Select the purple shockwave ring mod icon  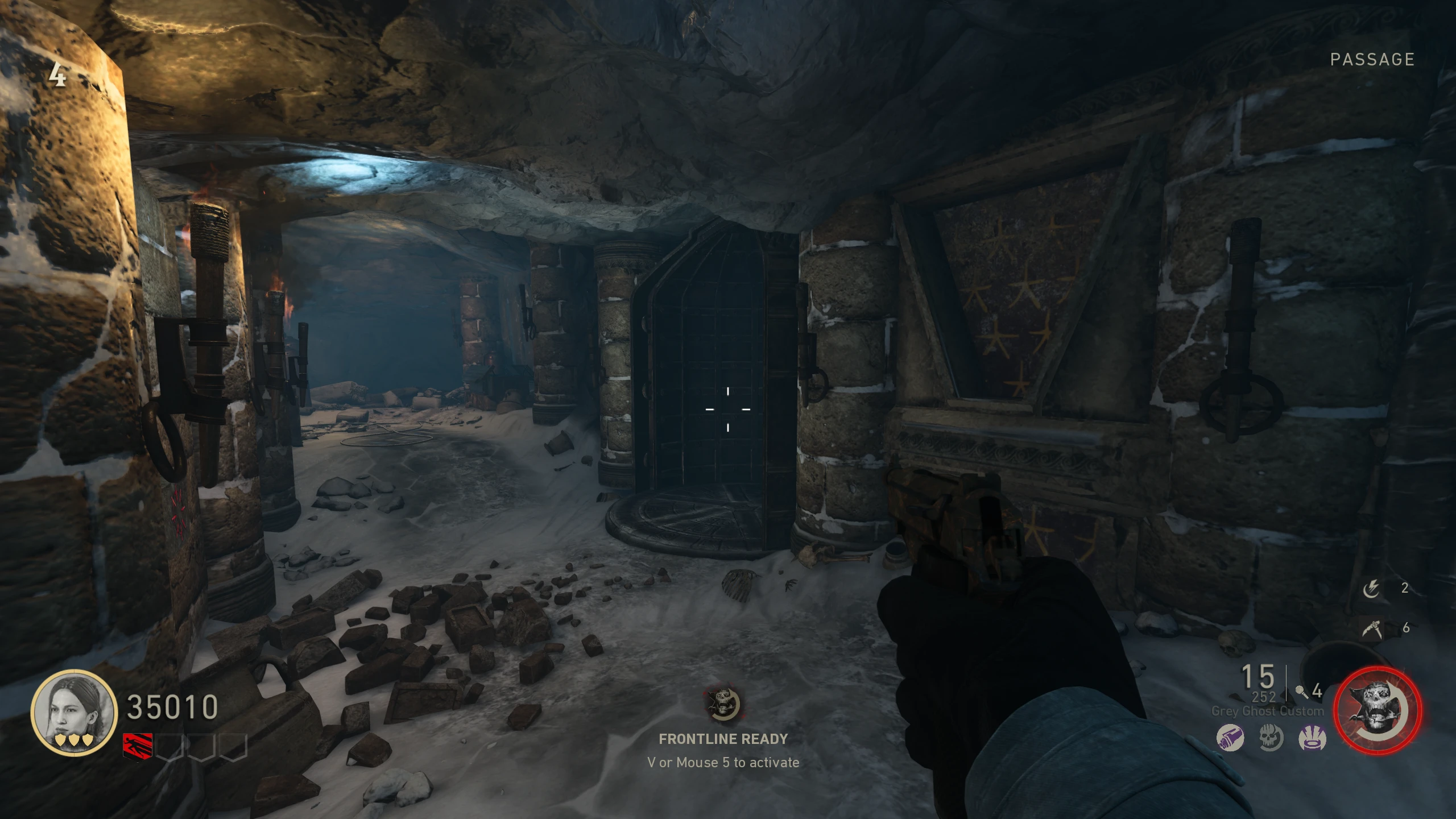pyautogui.click(x=1312, y=739)
